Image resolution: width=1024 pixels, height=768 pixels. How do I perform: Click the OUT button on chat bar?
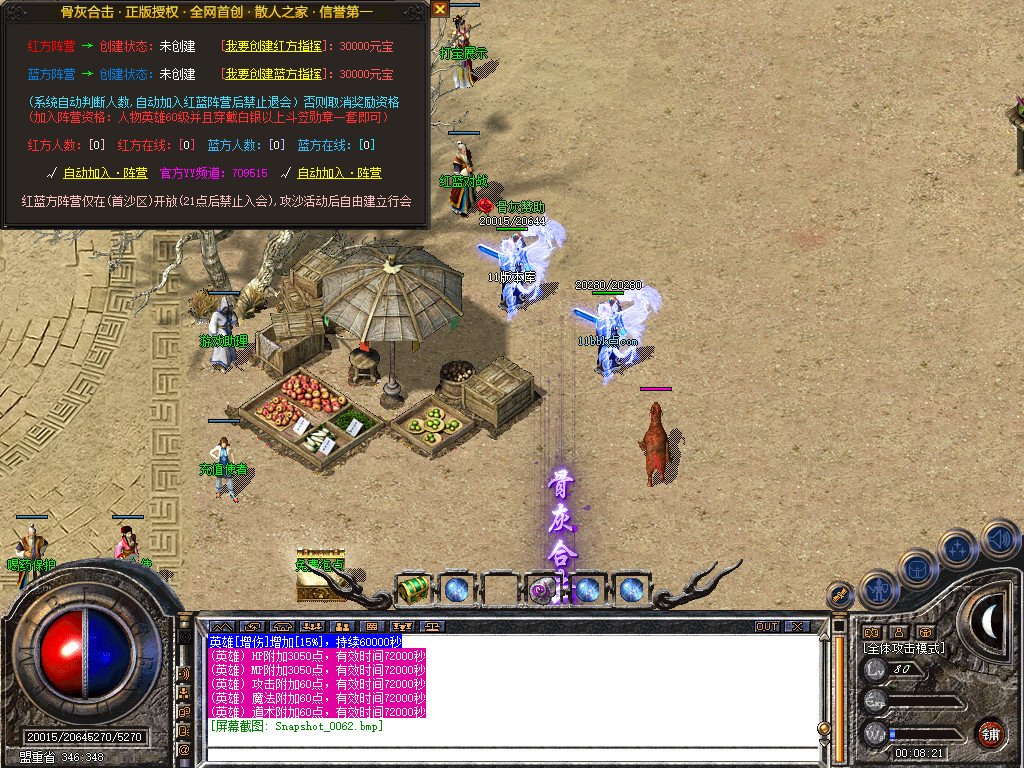pos(766,627)
